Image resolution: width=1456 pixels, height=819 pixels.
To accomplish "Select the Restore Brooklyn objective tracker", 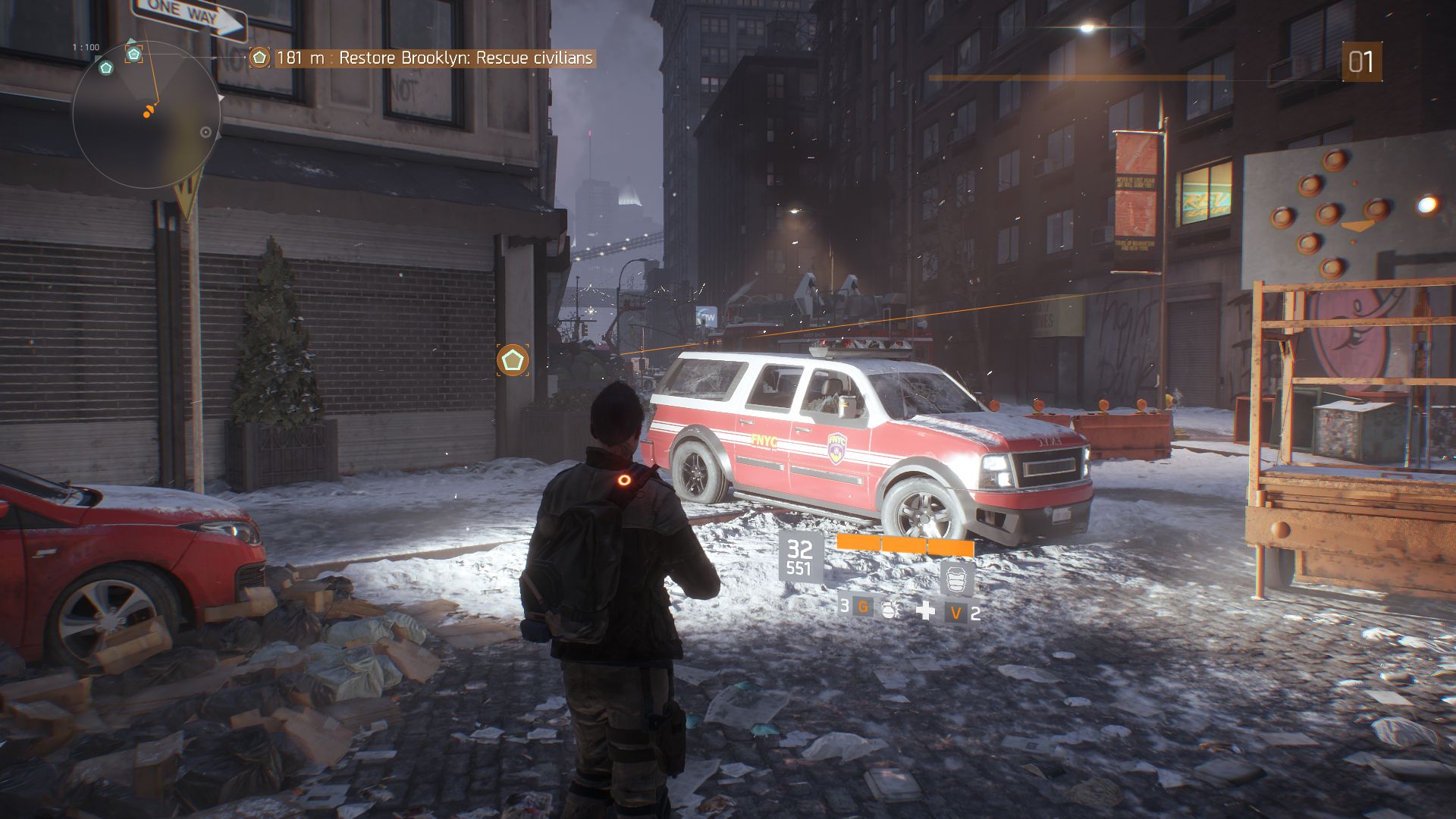I will click(x=435, y=58).
